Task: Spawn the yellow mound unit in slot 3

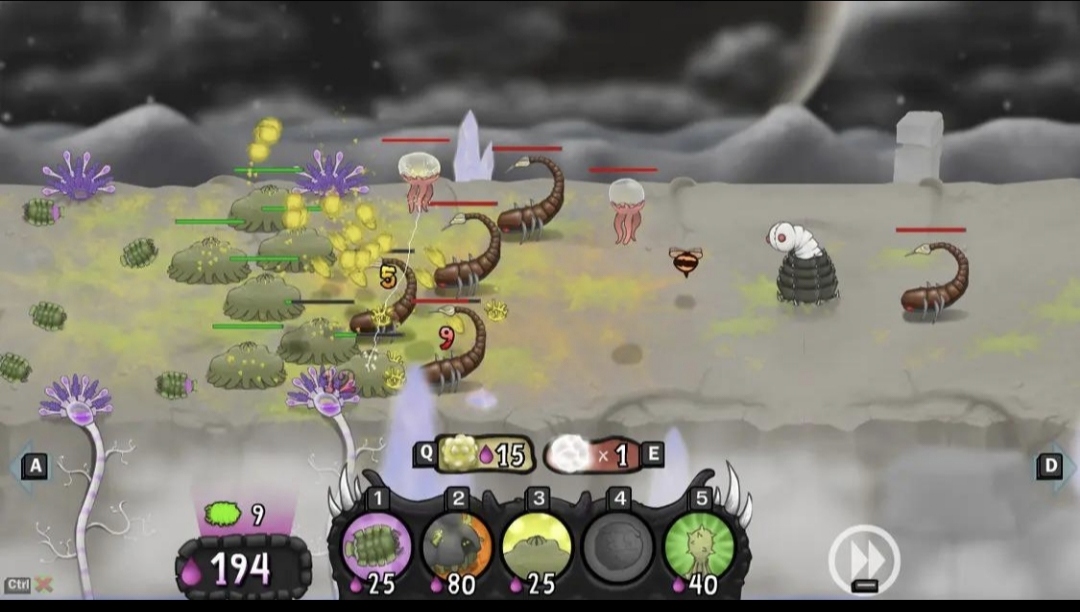Action: tap(537, 546)
